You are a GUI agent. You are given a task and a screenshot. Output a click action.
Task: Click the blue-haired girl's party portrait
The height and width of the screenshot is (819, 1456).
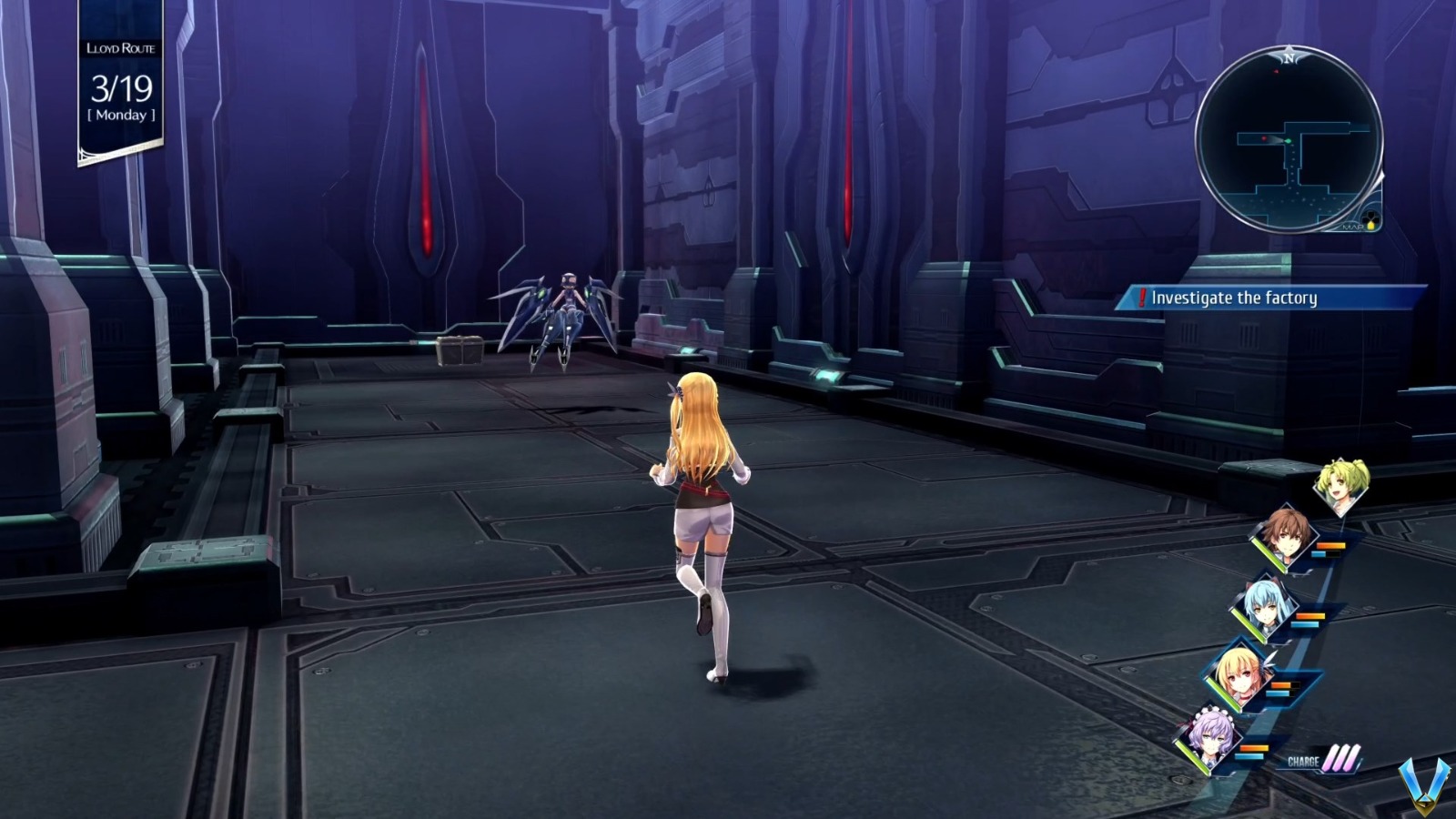pyautogui.click(x=1263, y=604)
